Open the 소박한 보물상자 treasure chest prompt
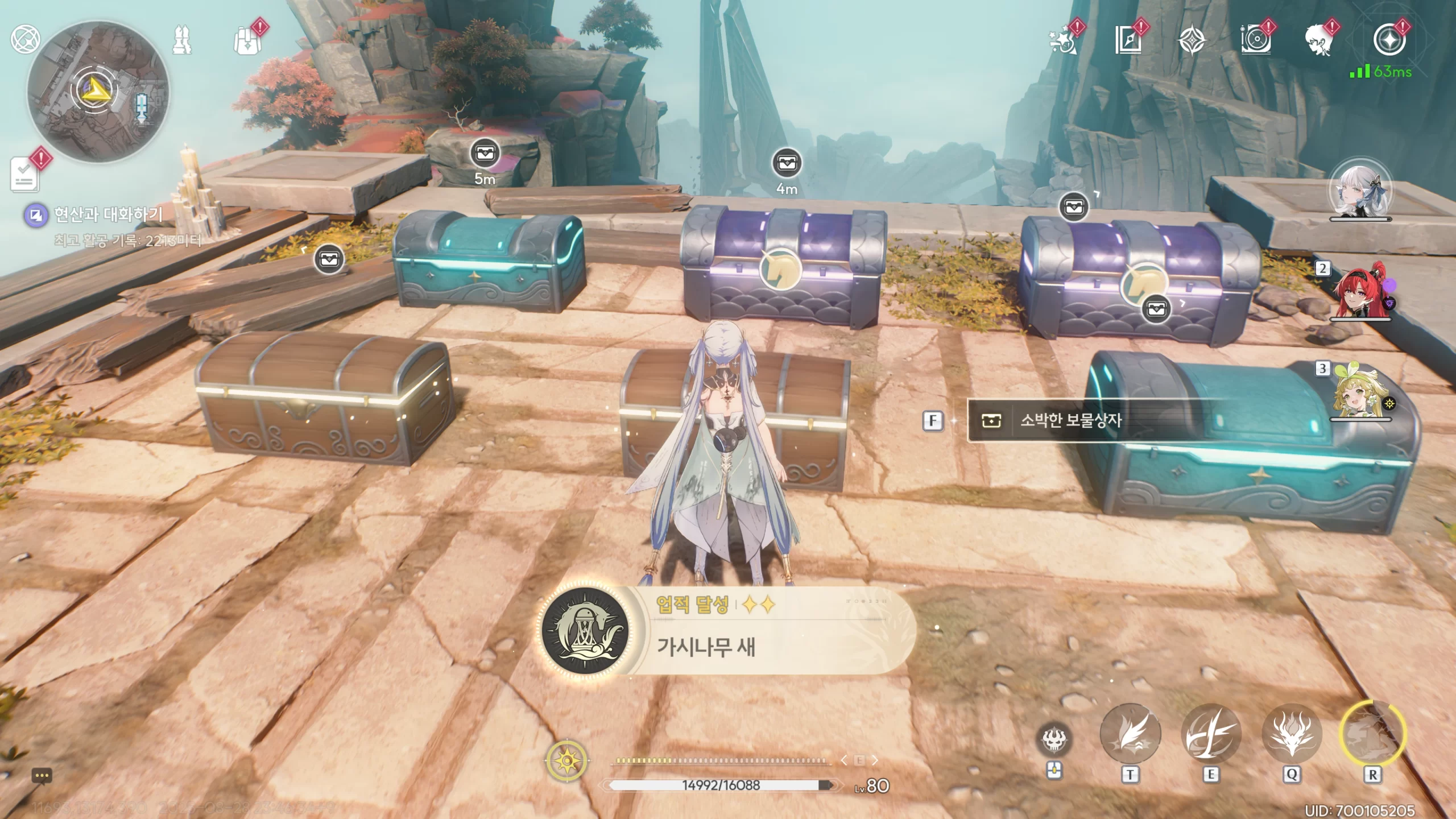Screen dimensions: 1456x819 [1070, 421]
